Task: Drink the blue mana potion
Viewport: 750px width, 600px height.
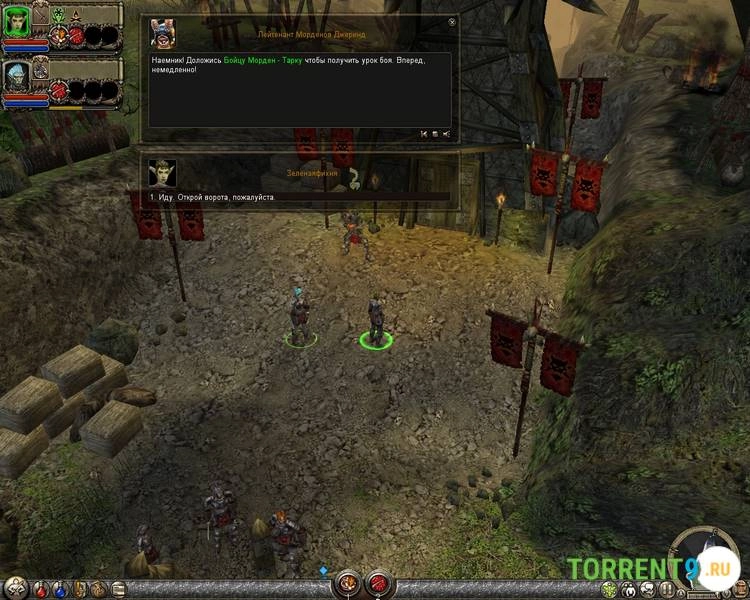Action: 60,589
